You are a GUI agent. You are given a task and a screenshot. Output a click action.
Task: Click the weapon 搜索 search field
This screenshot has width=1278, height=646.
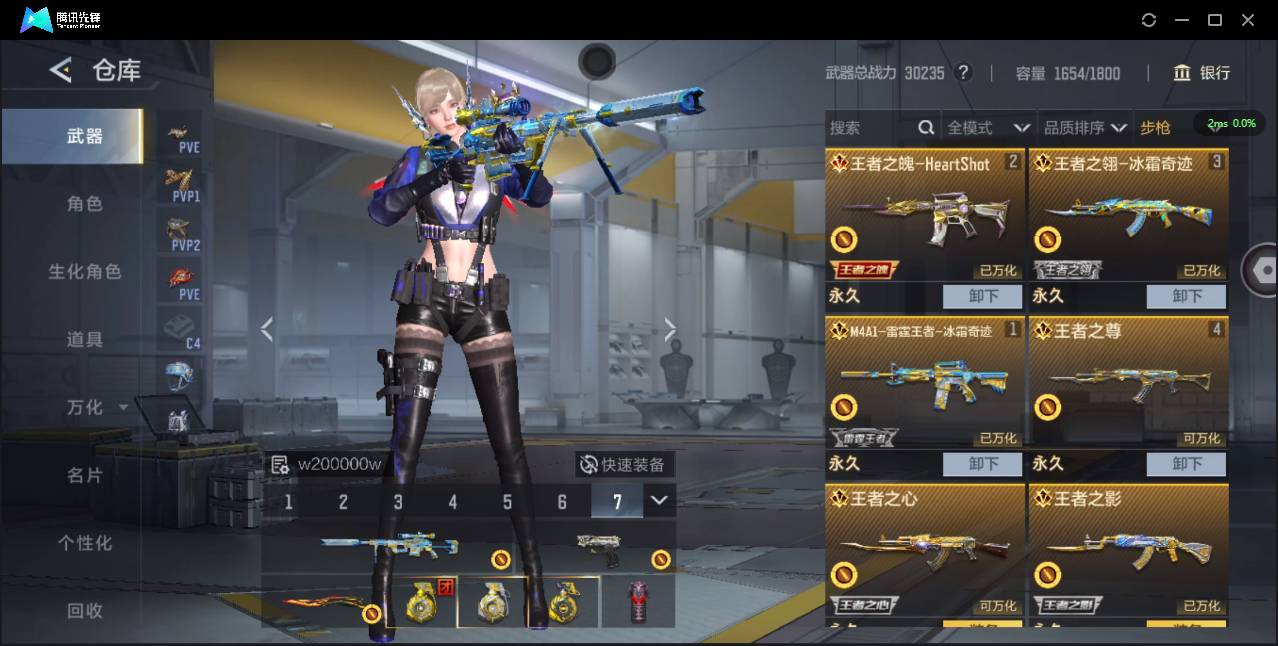[x=870, y=128]
